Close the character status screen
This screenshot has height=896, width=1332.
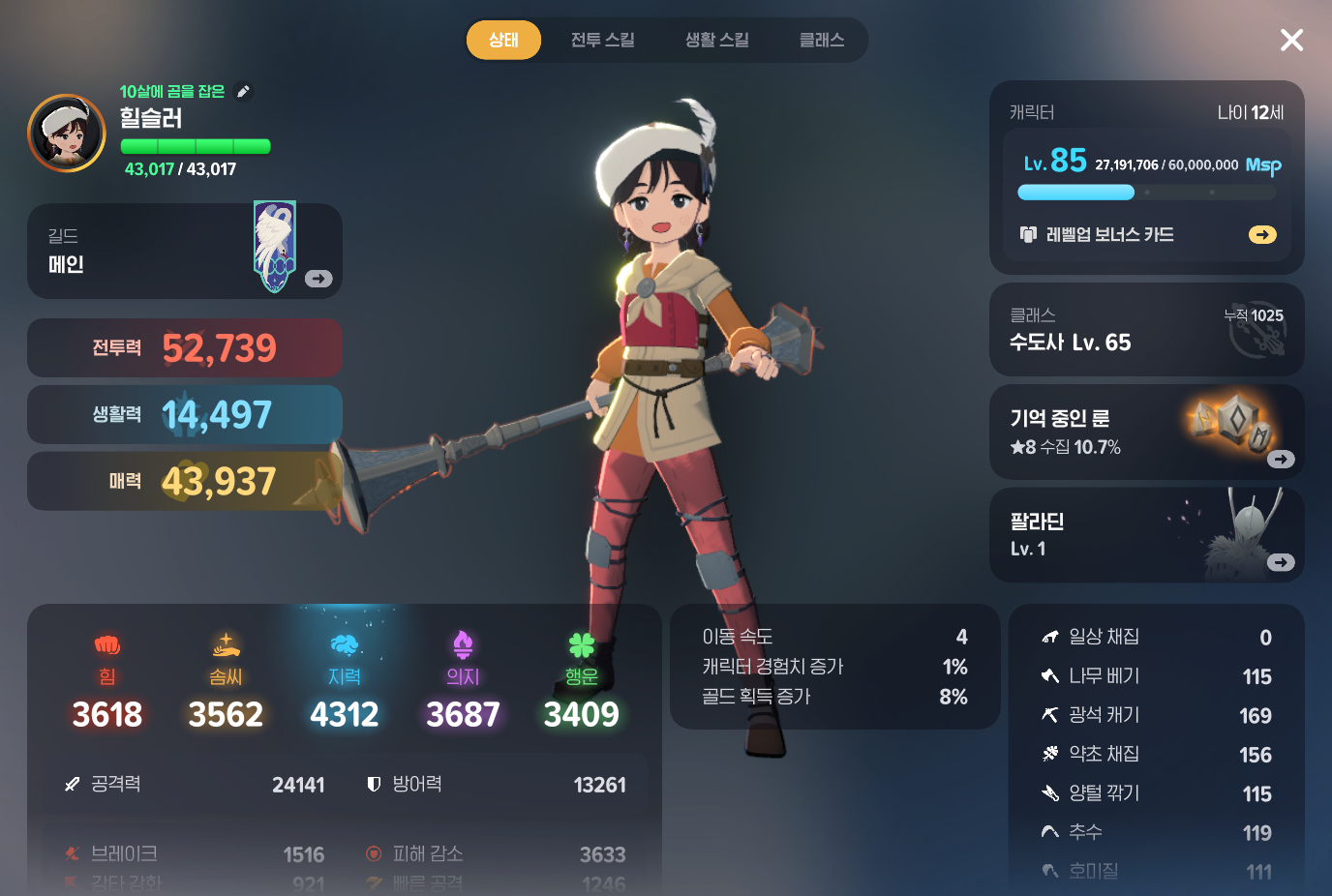click(1291, 40)
